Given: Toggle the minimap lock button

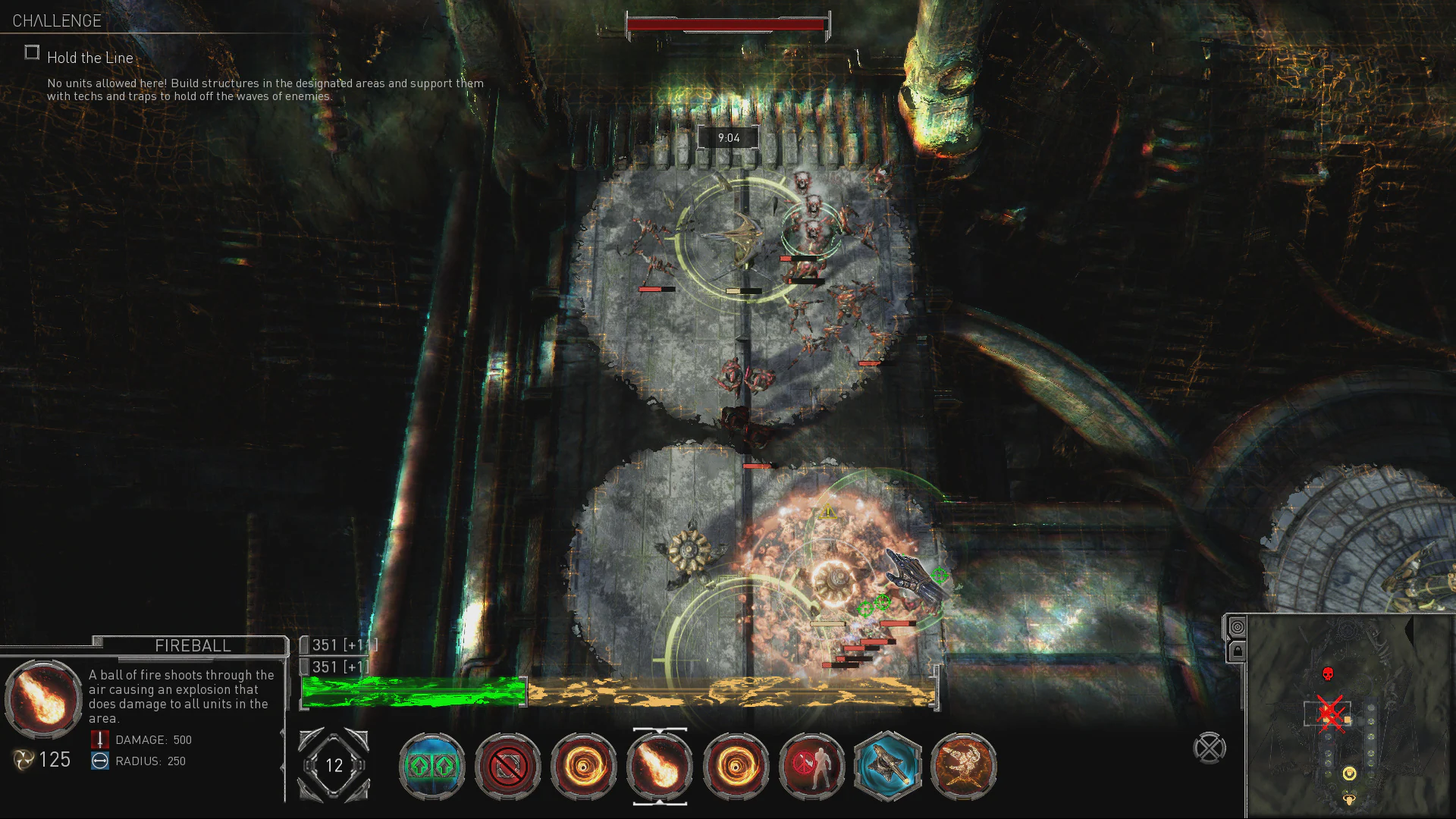Looking at the screenshot, I should coord(1238,650).
